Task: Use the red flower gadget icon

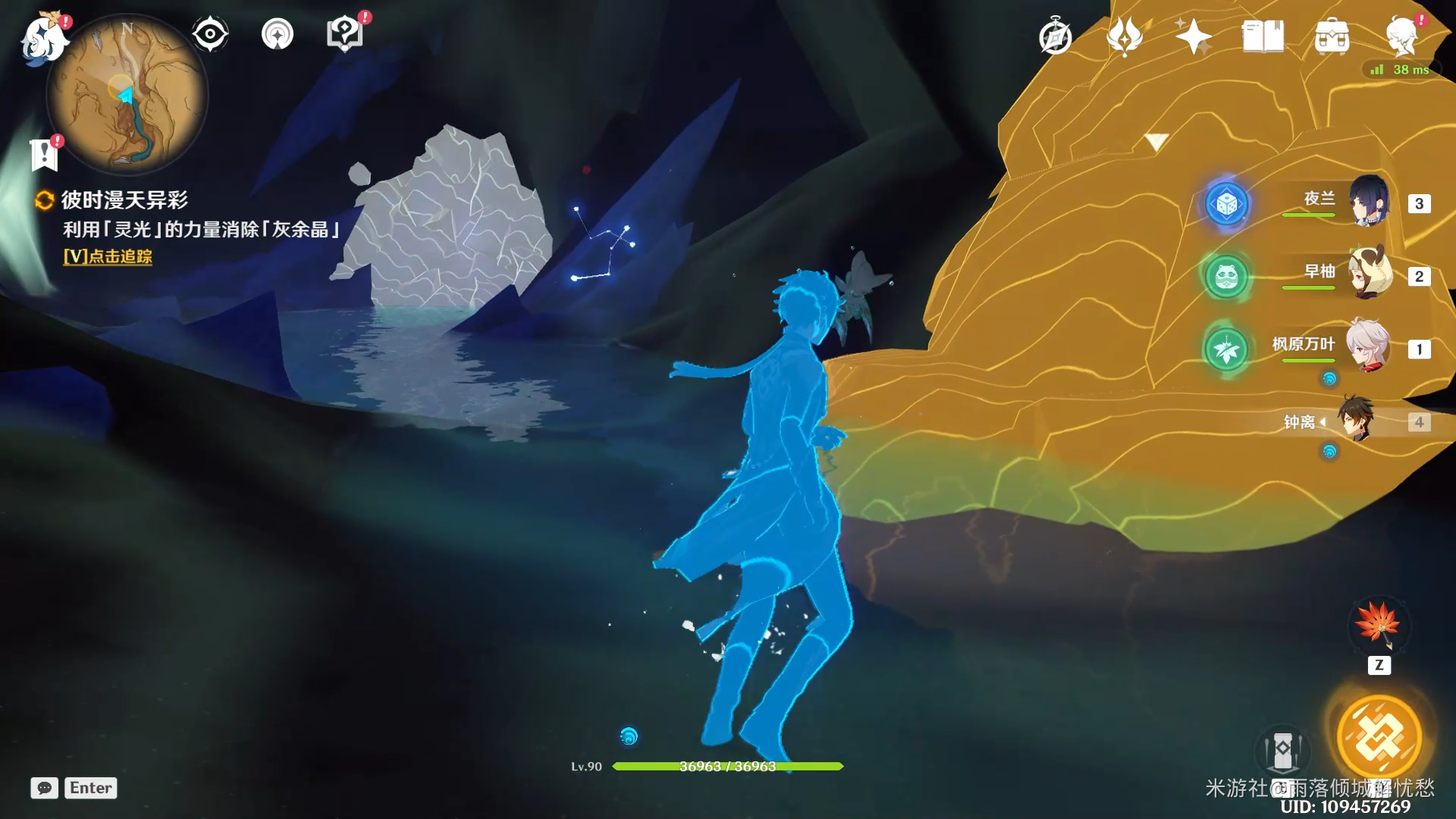Action: click(1379, 625)
